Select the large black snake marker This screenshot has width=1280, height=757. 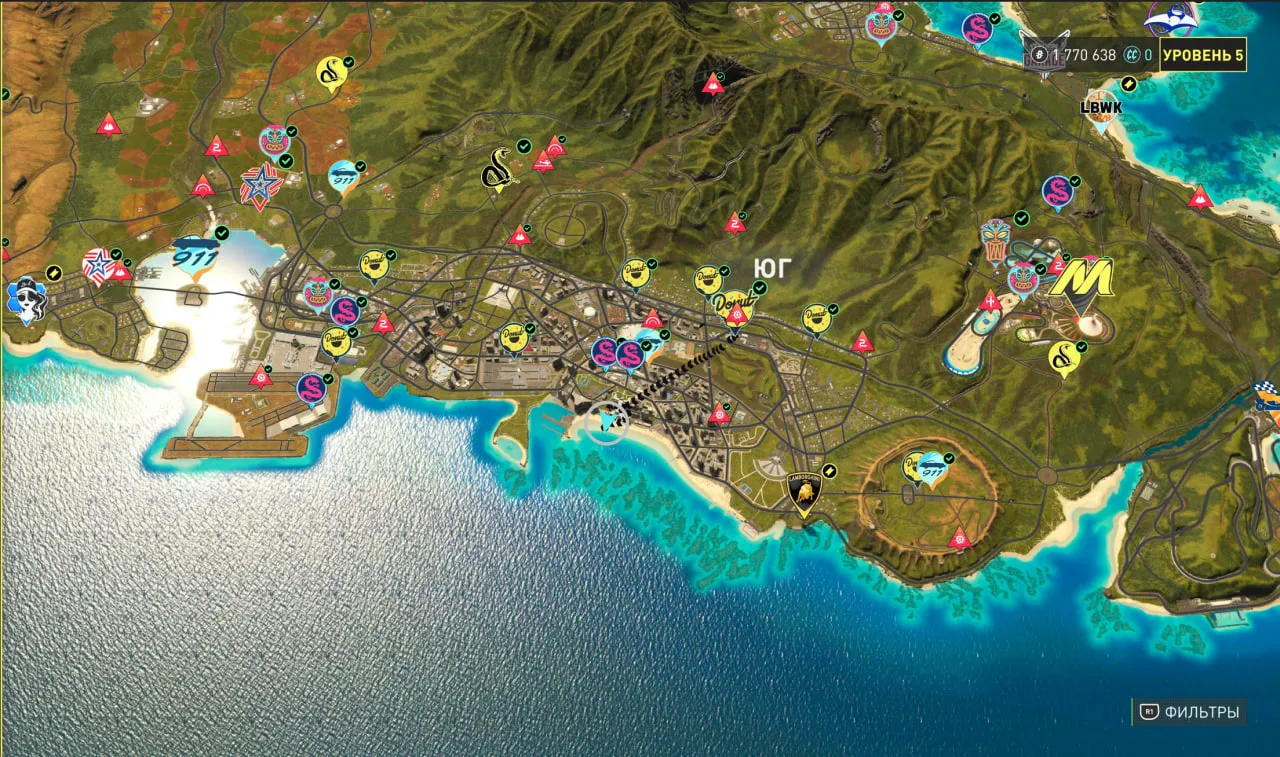(x=497, y=170)
